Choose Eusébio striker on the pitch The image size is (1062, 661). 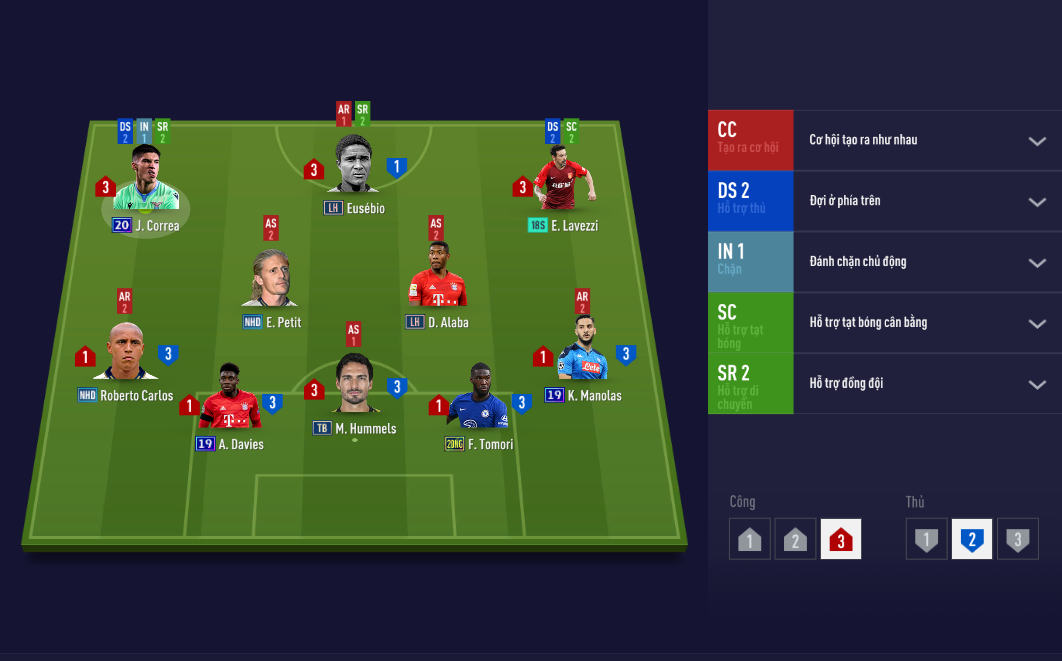coord(355,166)
